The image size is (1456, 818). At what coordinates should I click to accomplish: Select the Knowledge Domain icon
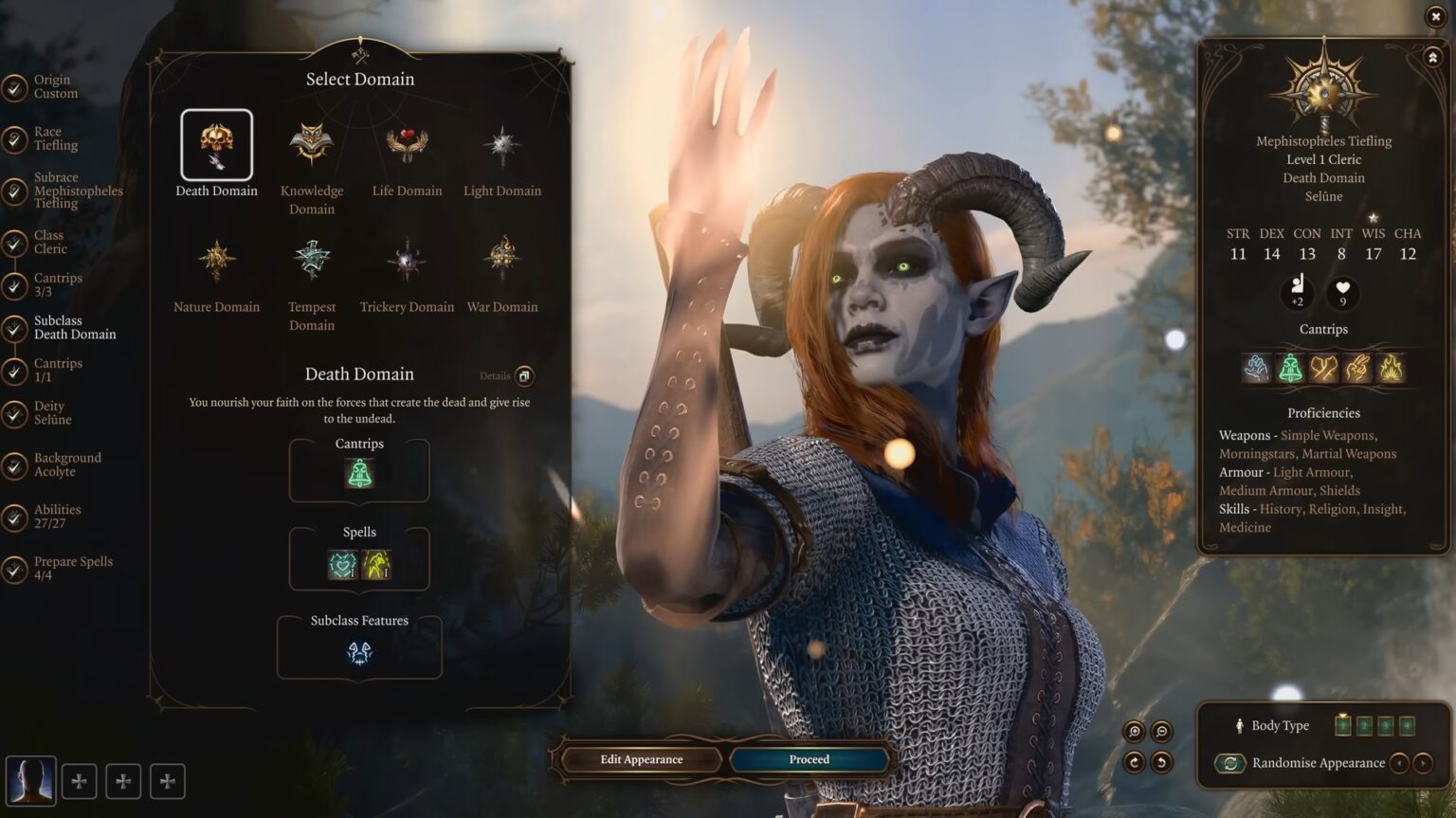pos(311,143)
